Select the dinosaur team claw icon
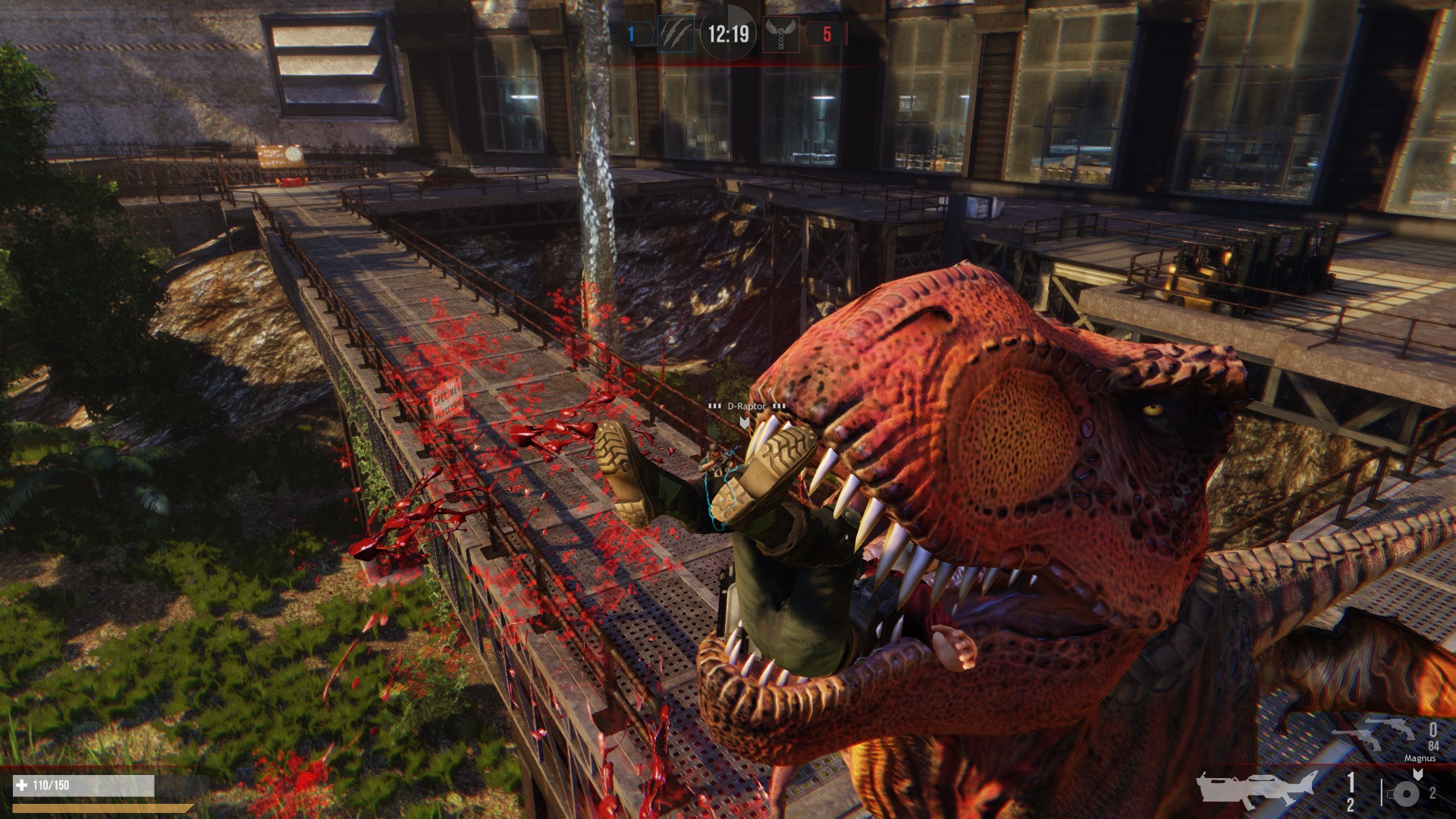 (x=676, y=34)
